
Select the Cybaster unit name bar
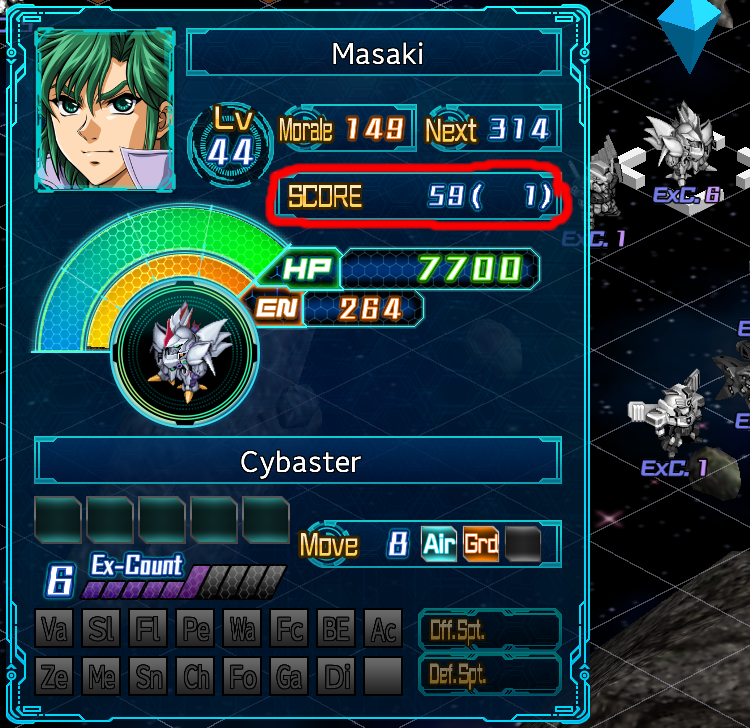[299, 462]
